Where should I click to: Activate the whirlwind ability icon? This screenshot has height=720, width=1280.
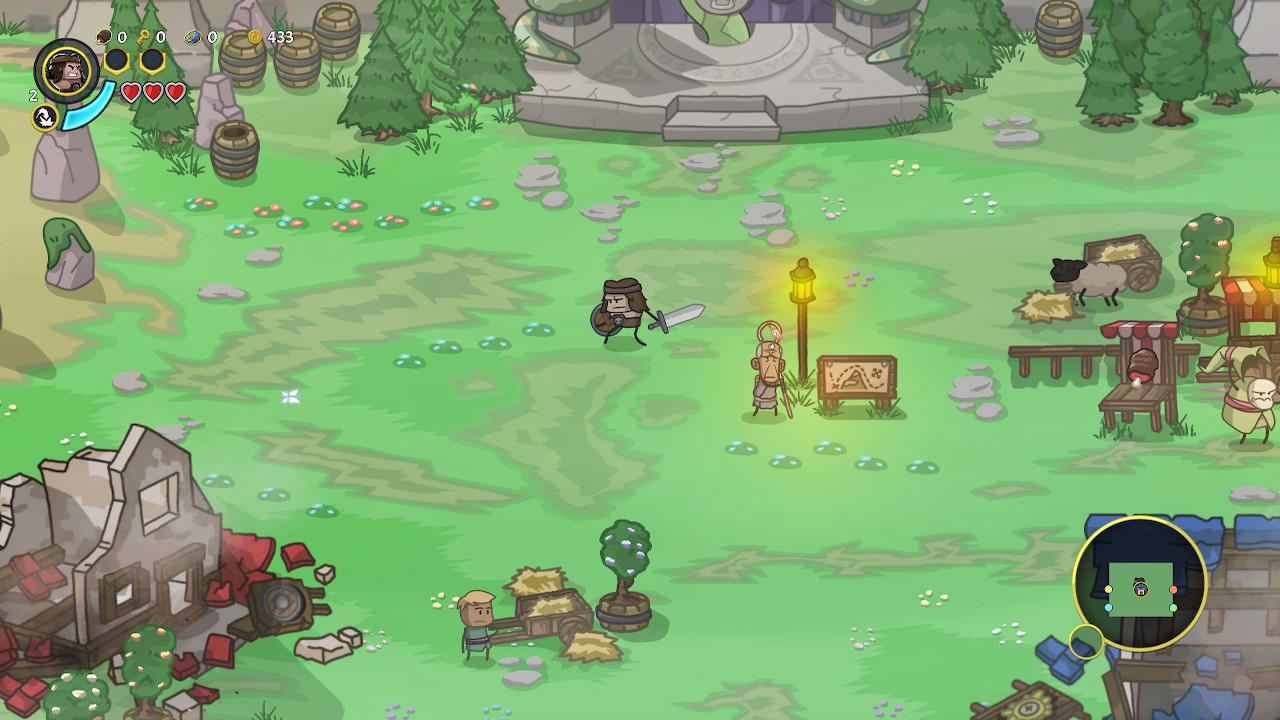44,118
